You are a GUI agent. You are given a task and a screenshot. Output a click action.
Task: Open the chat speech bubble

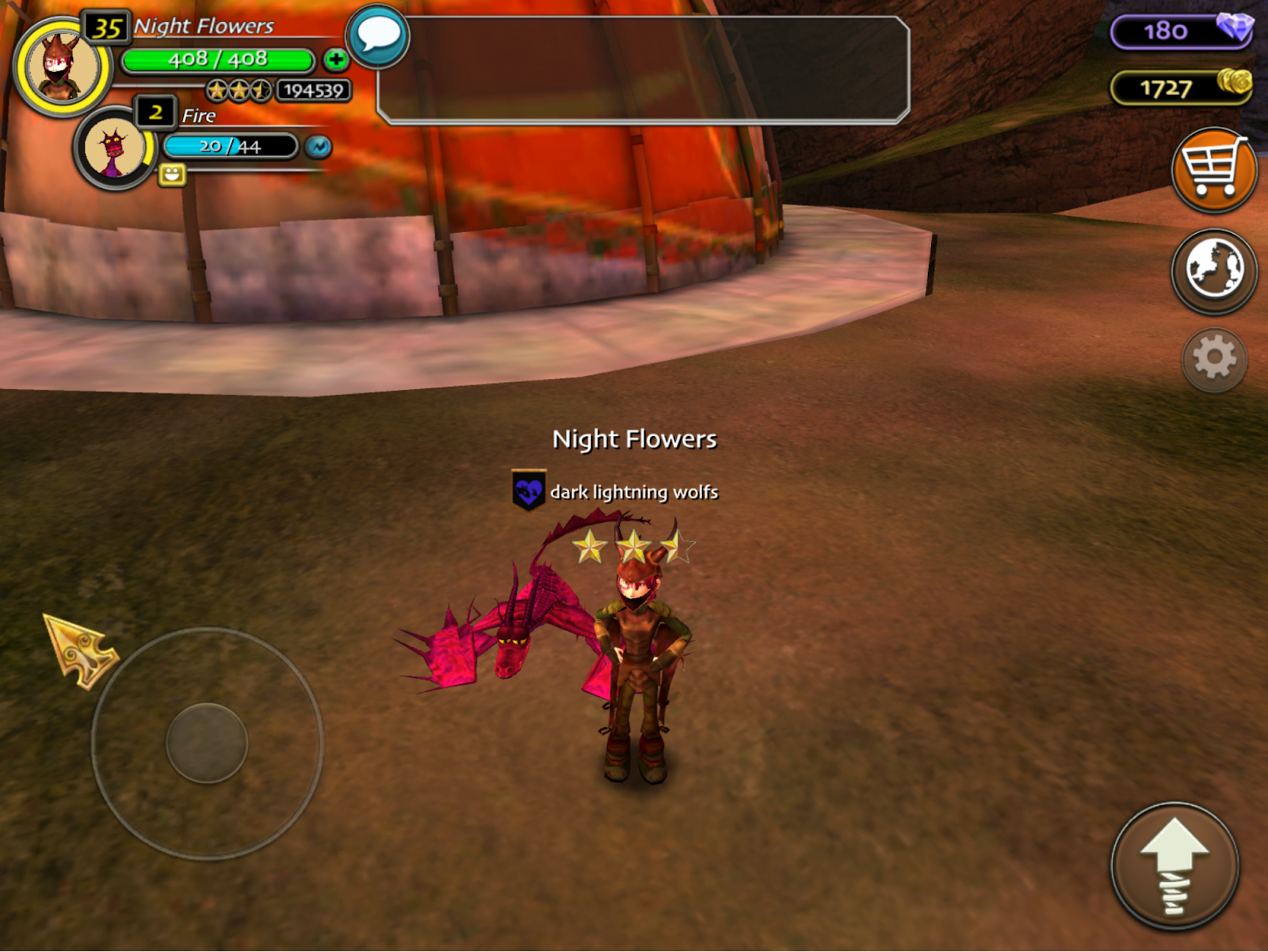pyautogui.click(x=378, y=36)
